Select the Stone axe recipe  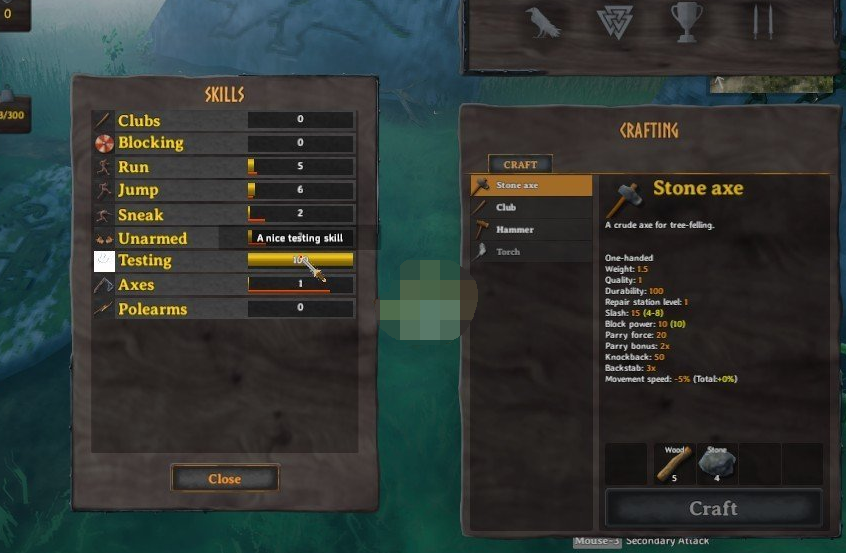[531, 185]
